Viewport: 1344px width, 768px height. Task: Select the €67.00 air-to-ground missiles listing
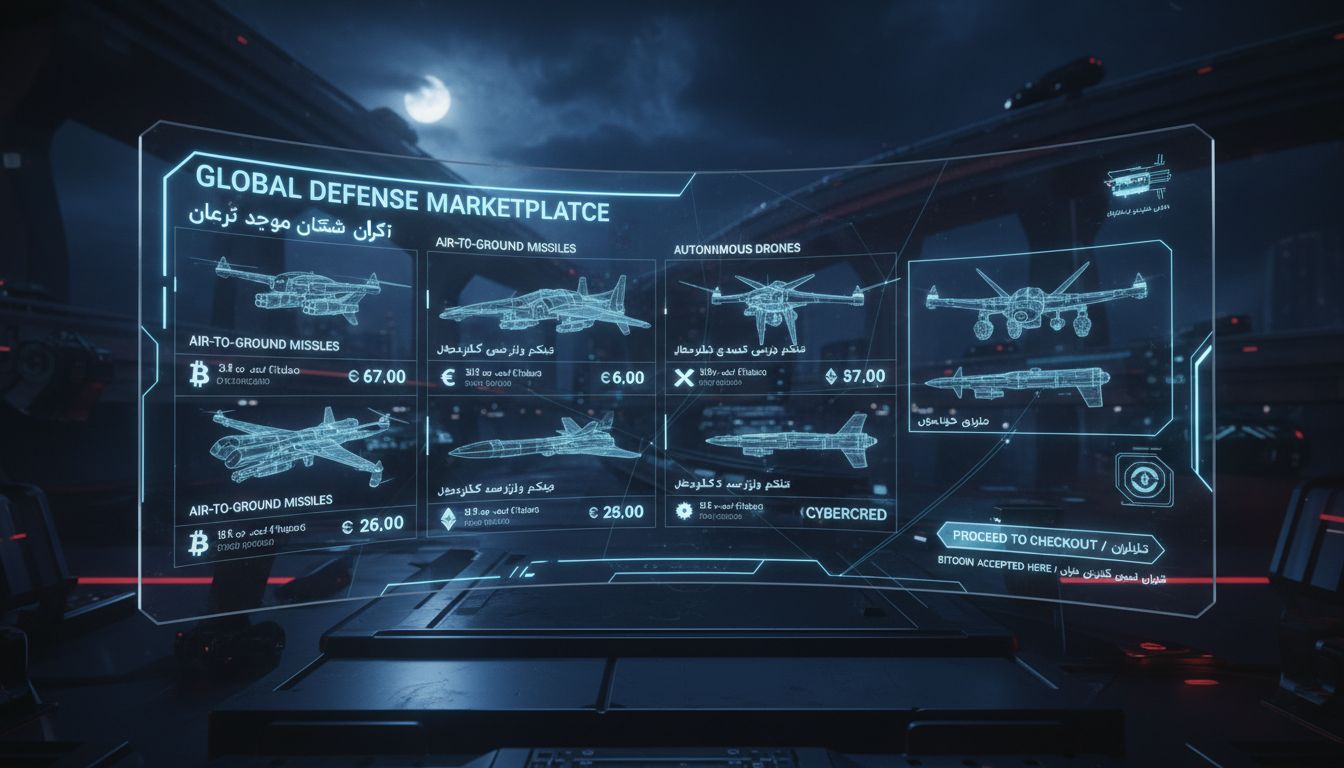(x=296, y=312)
